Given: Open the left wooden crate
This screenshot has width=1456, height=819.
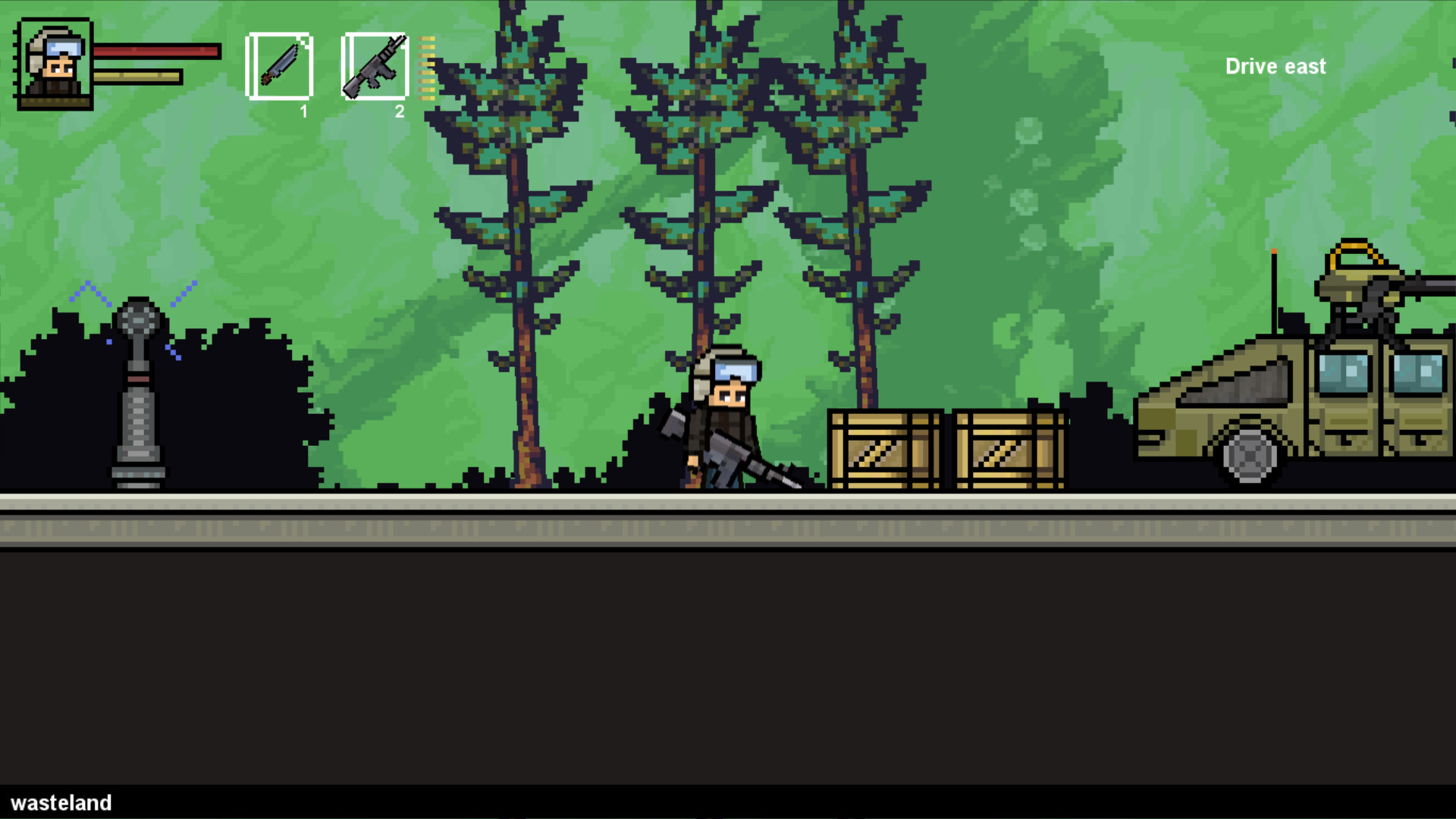Looking at the screenshot, I should [886, 447].
